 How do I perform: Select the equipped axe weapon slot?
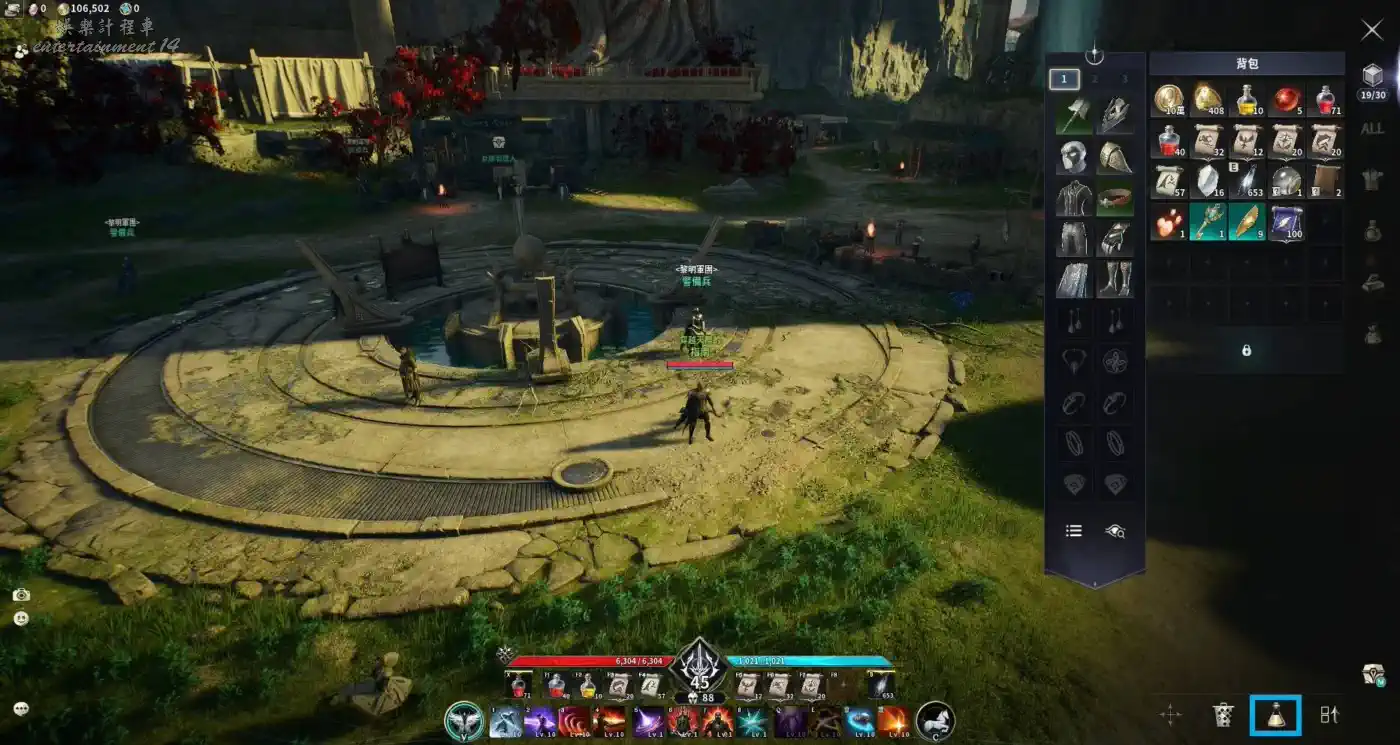1074,117
